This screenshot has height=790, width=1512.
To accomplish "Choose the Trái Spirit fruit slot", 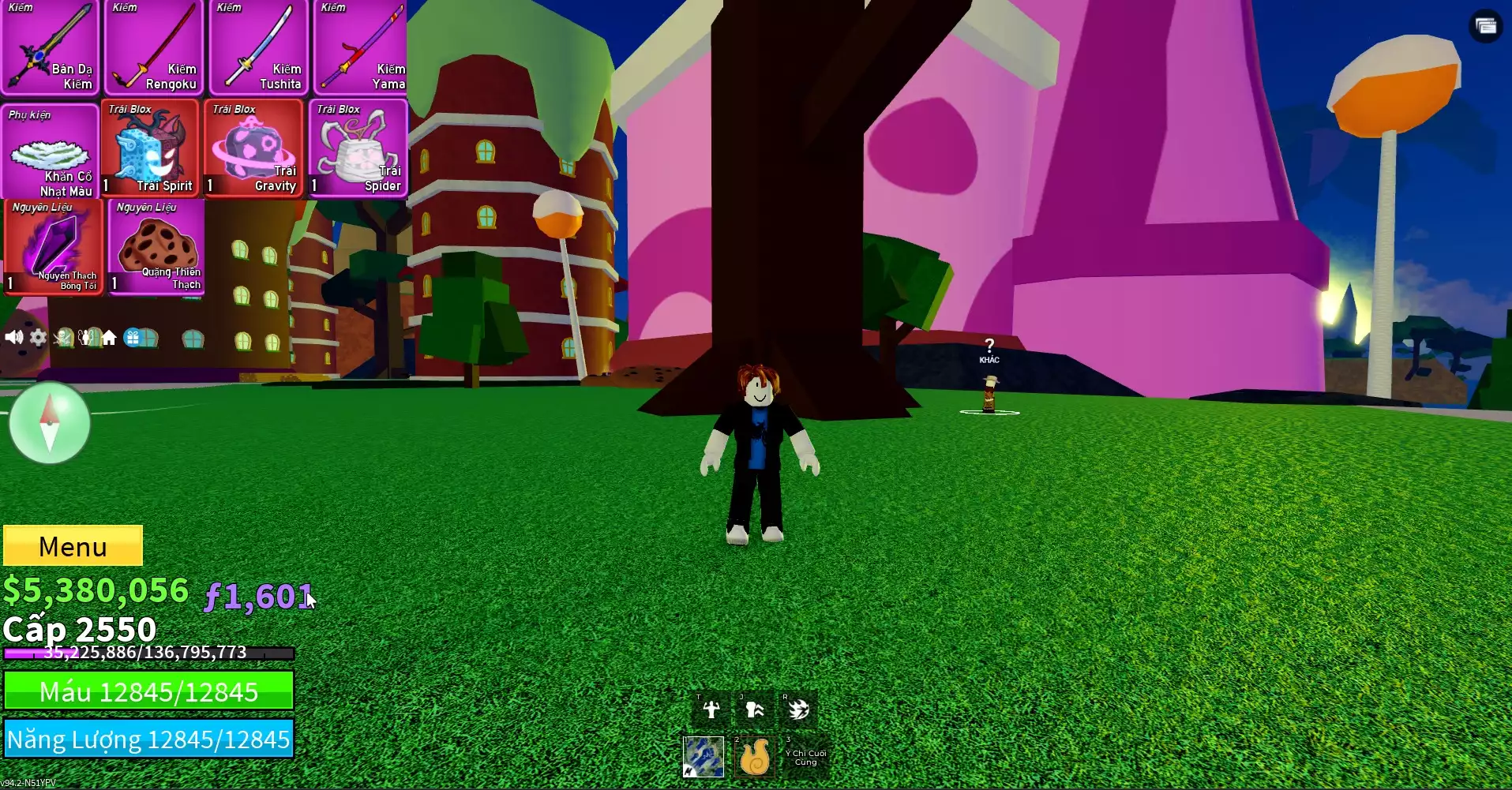I will 150,148.
